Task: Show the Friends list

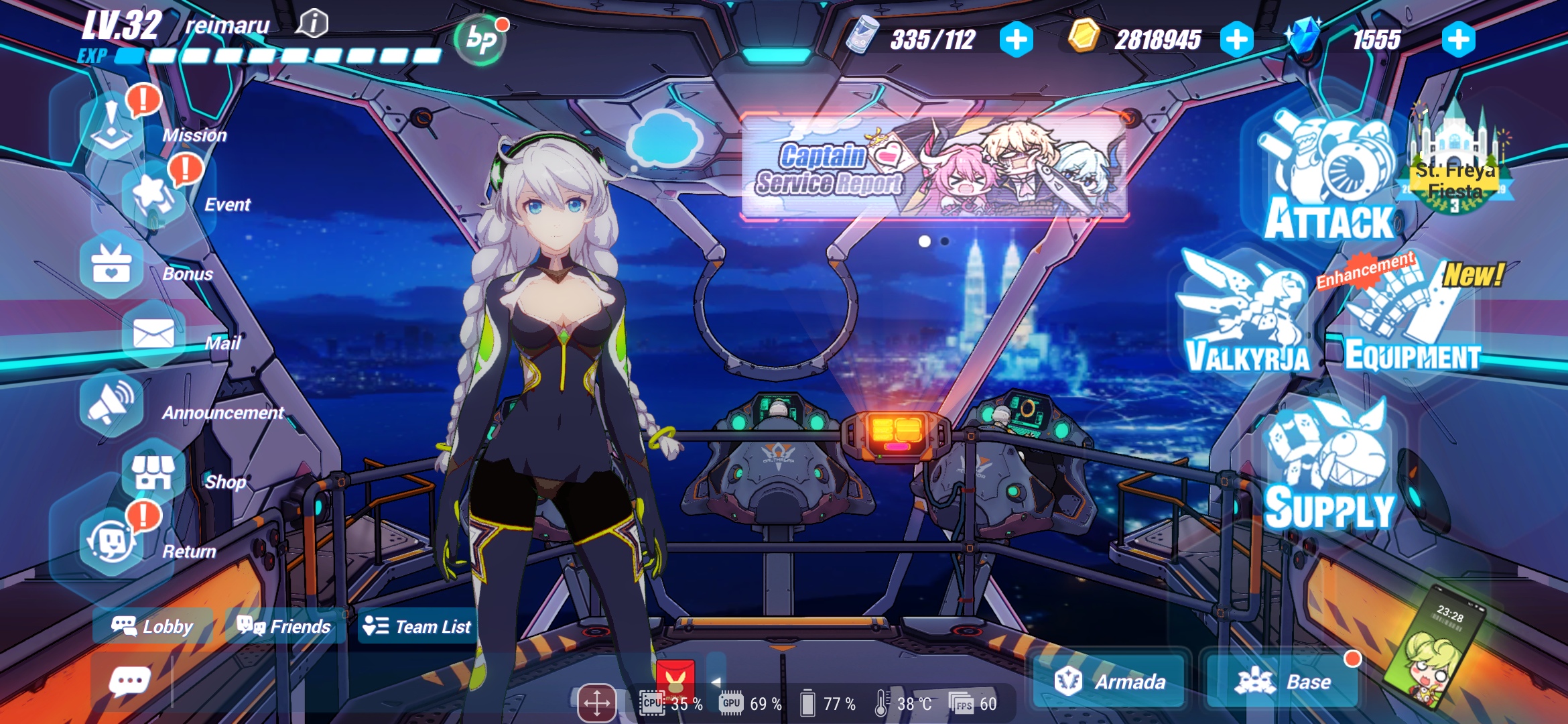Action: click(x=285, y=626)
